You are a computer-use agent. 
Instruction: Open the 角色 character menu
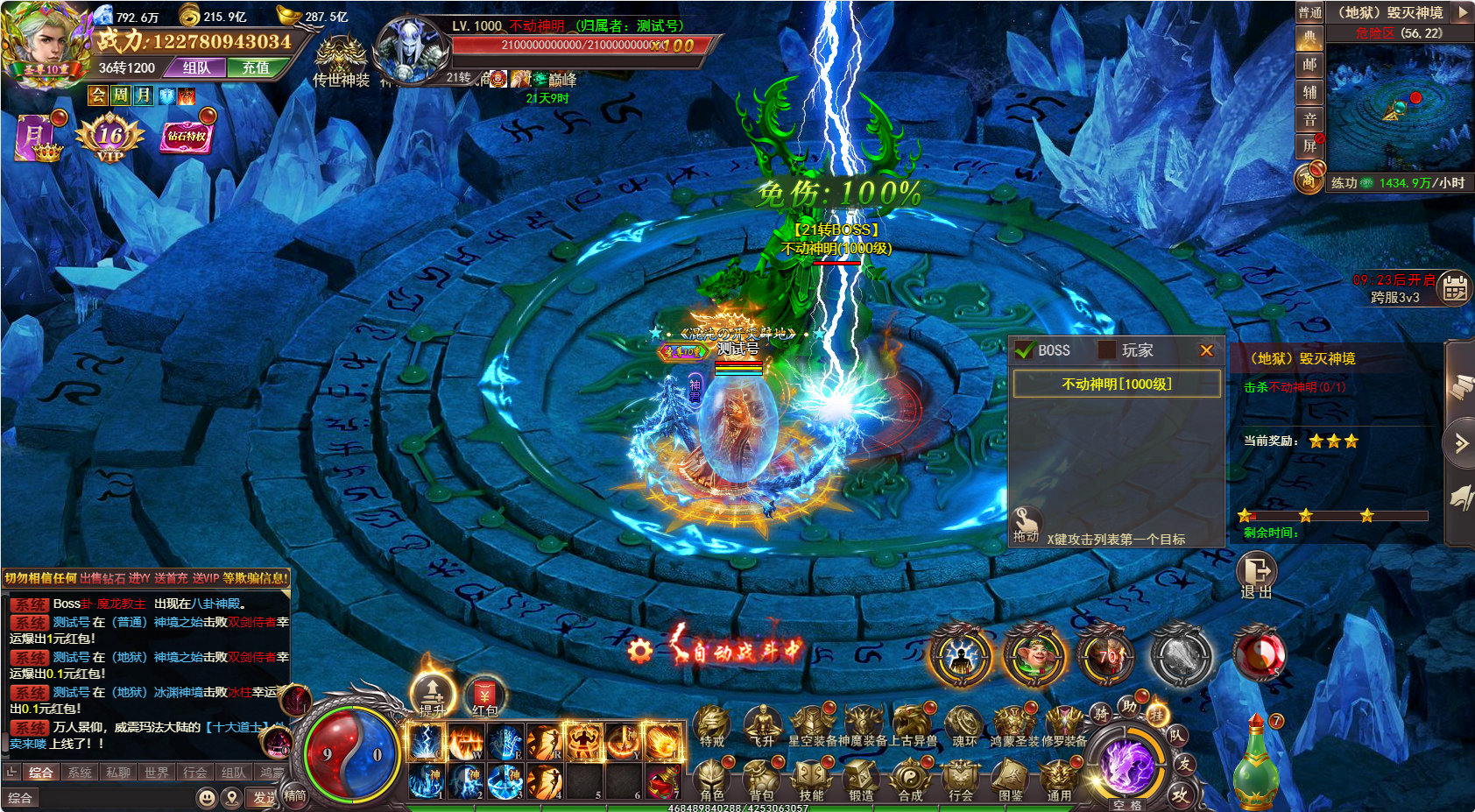coord(711,779)
